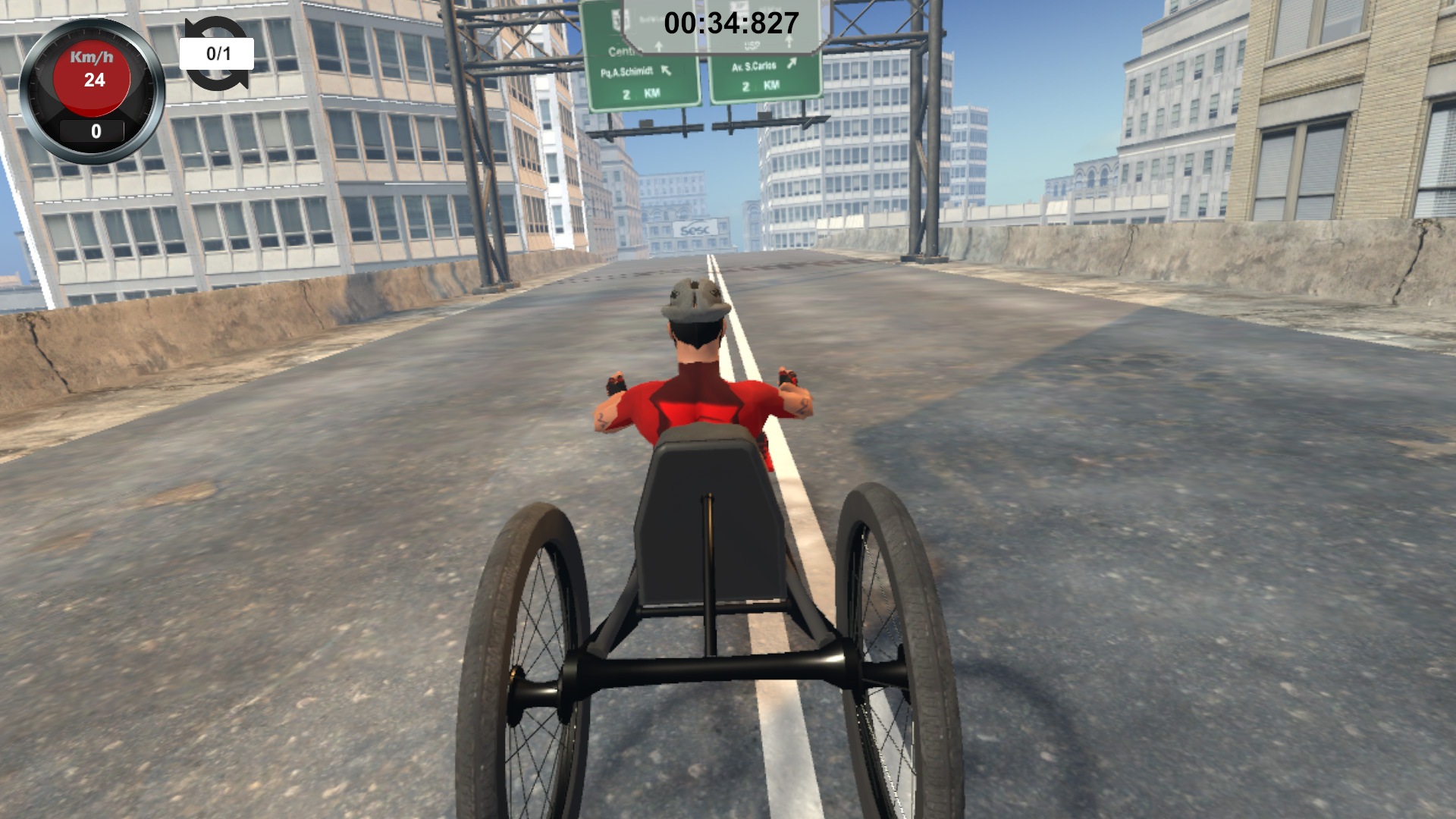Click the up arrow on the Centro sign

[x=658, y=48]
